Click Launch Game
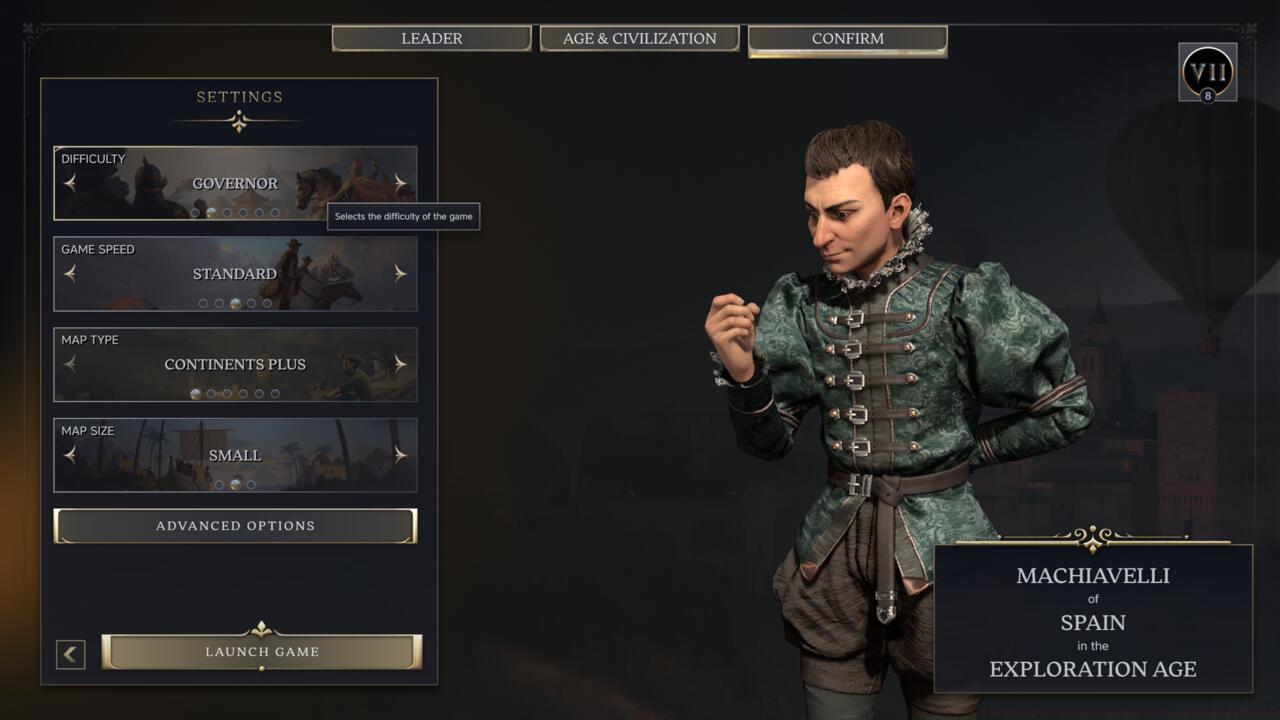1280x720 pixels. pos(262,651)
